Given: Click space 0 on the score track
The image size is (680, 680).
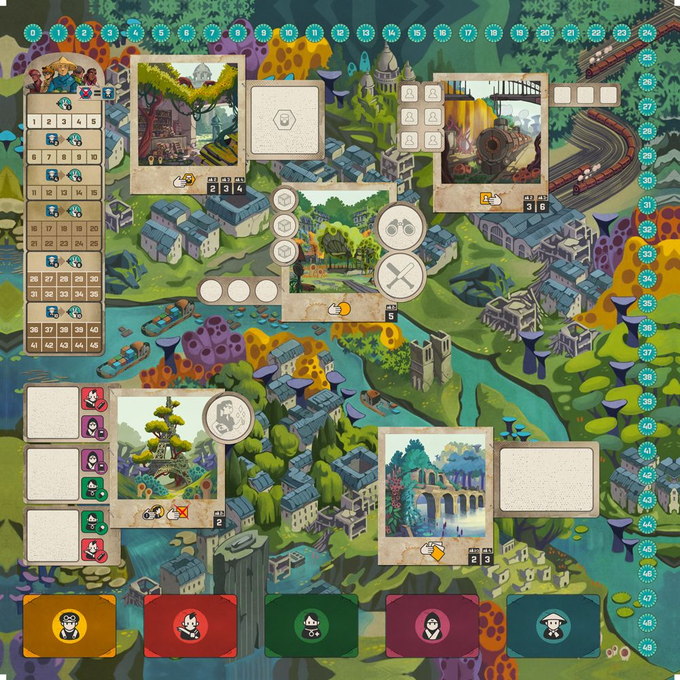Looking at the screenshot, I should pyautogui.click(x=33, y=33).
